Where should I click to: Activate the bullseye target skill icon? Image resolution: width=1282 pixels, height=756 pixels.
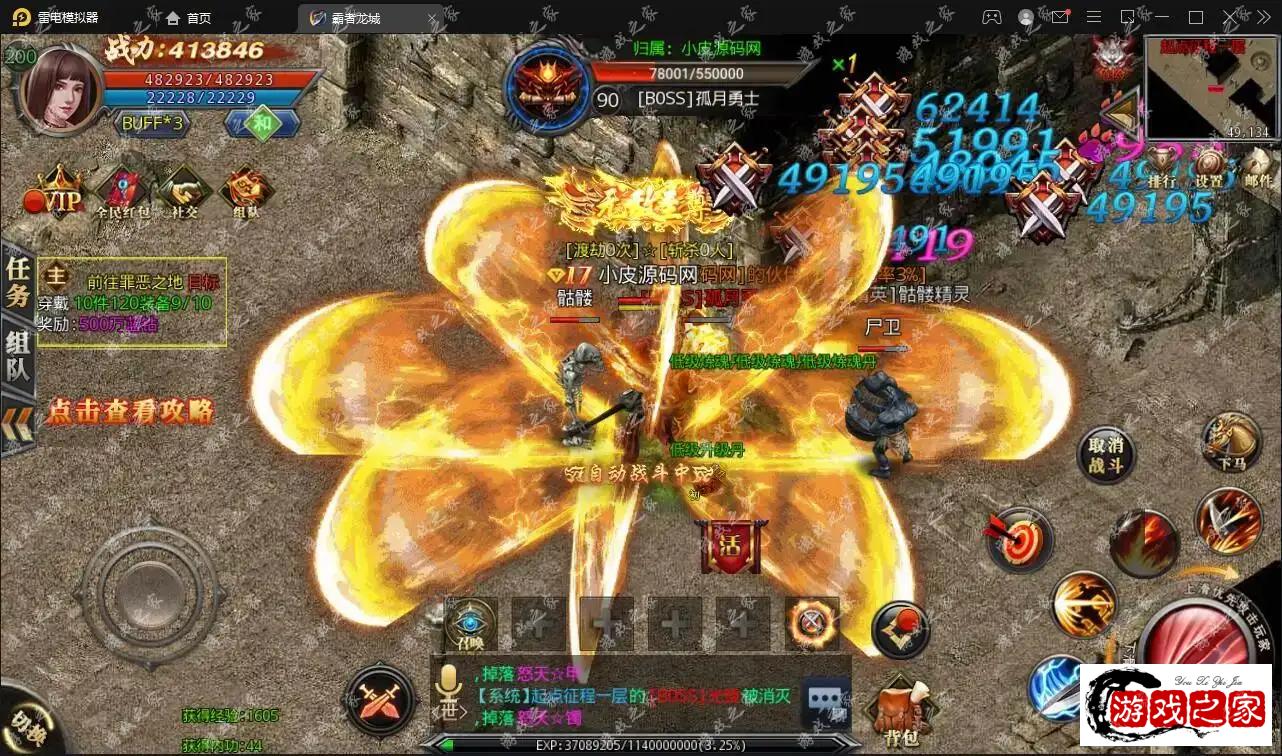(x=1018, y=538)
